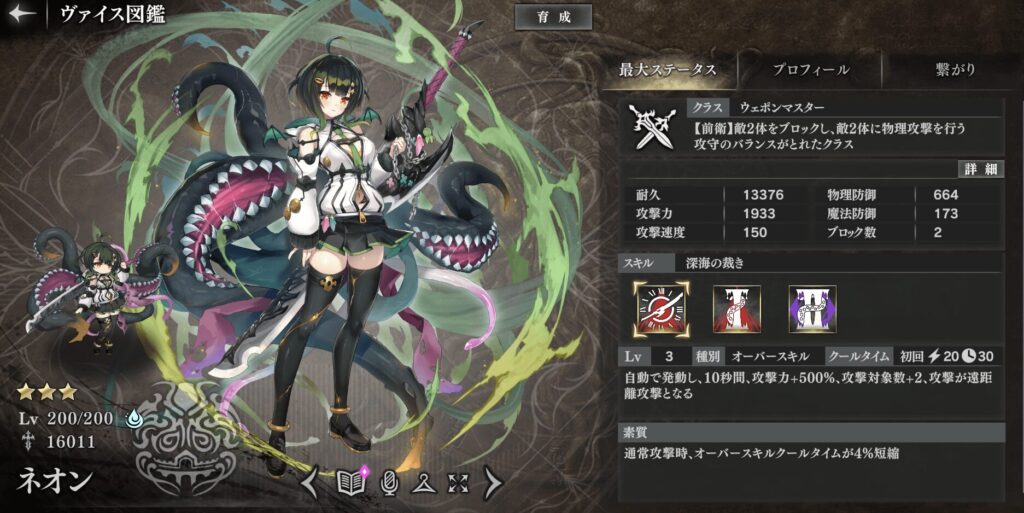This screenshot has width=1024, height=513.
Task: Open the 育成 training button
Action: 553,17
